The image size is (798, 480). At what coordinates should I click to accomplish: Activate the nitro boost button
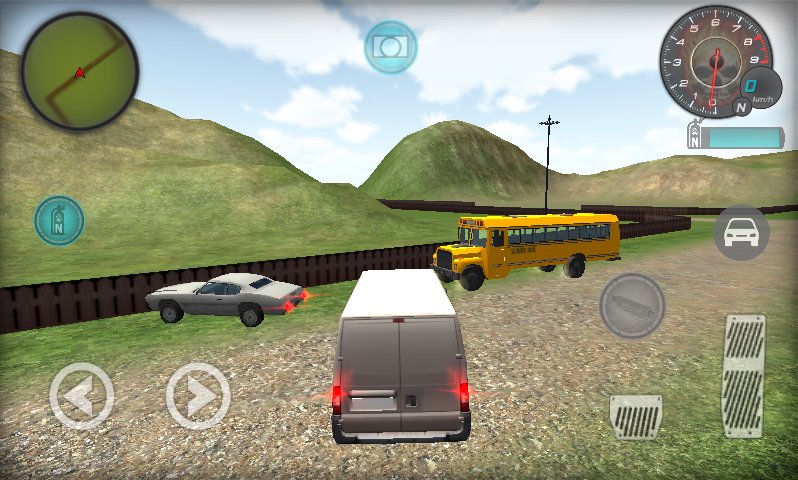59,220
